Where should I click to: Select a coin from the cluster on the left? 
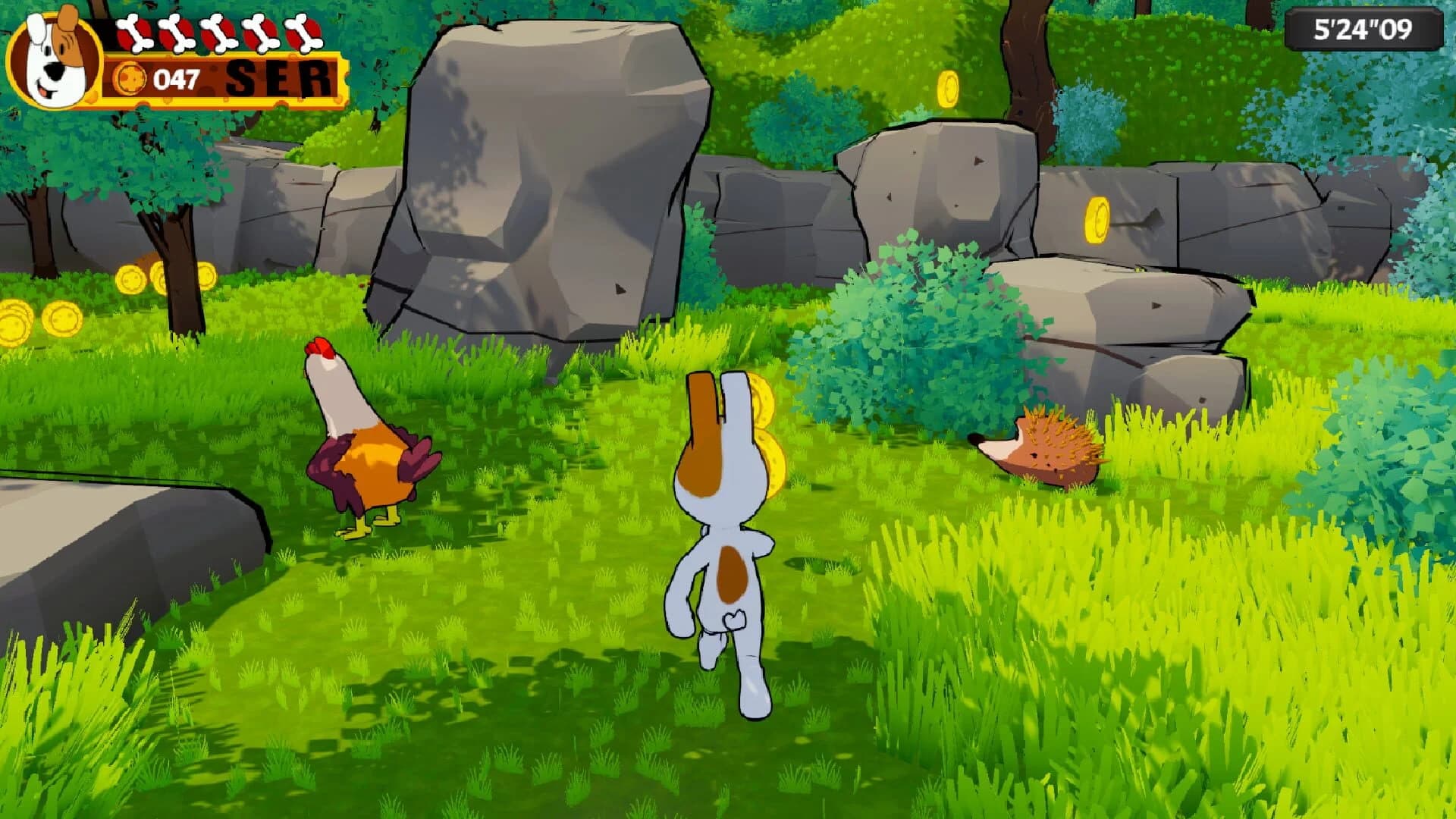[61, 318]
